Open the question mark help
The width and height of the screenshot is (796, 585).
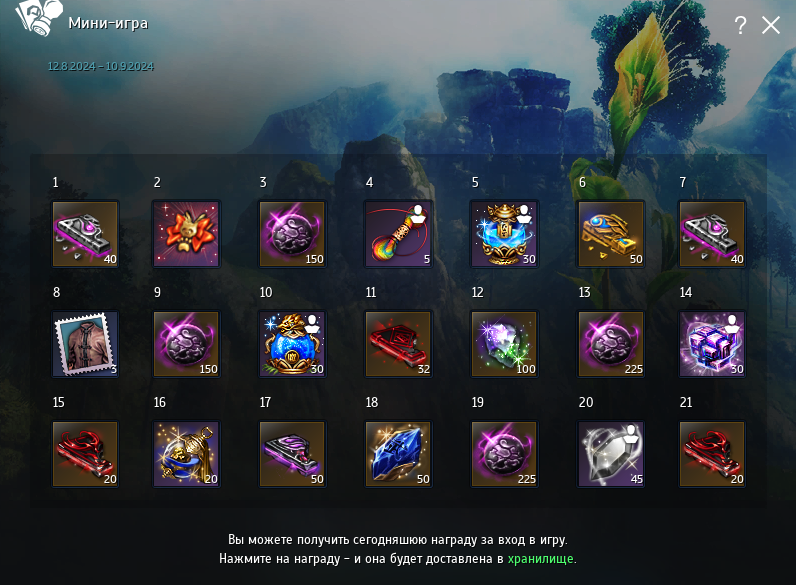[x=740, y=26]
